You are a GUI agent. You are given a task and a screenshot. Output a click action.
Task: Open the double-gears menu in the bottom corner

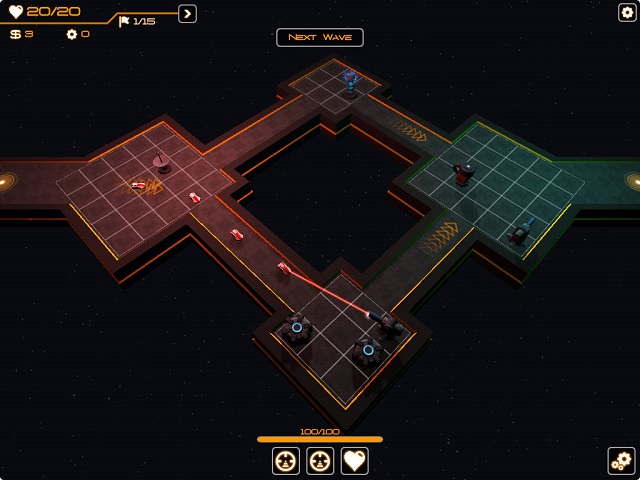point(622,461)
